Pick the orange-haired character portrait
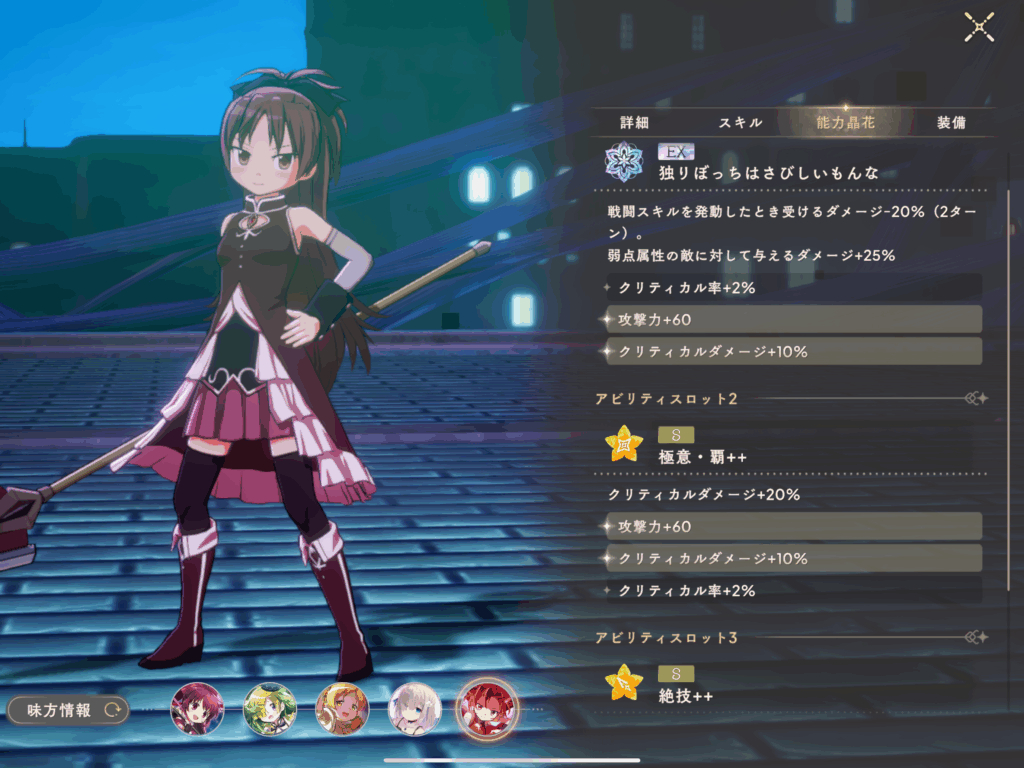This screenshot has width=1024, height=768. (342, 709)
